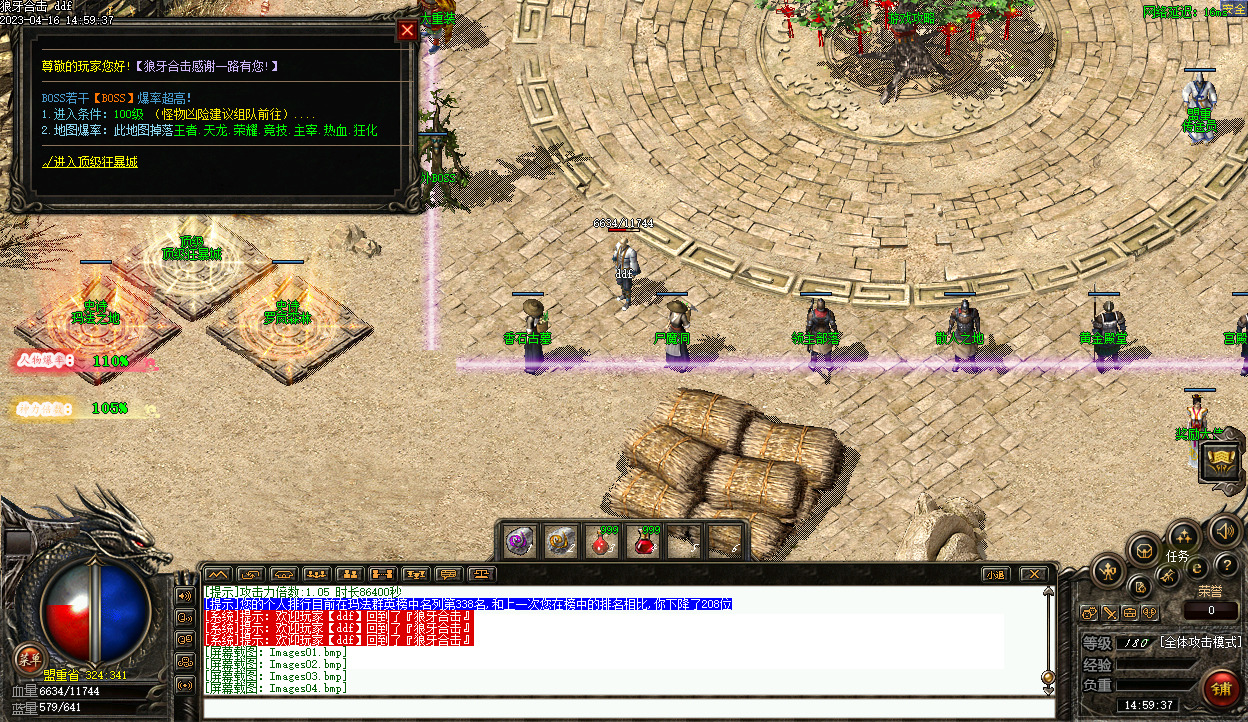Open the character figure round button
The image size is (1248, 722).
point(1108,571)
